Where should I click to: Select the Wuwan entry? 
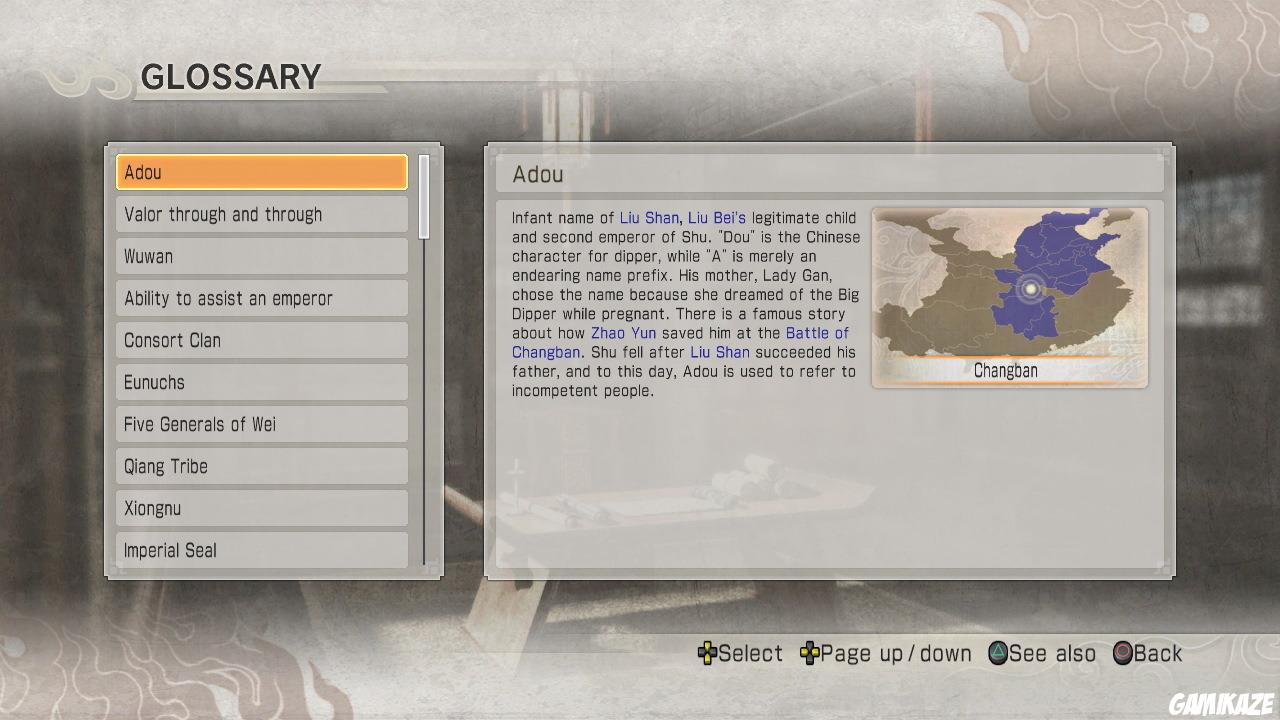pyautogui.click(x=261, y=256)
